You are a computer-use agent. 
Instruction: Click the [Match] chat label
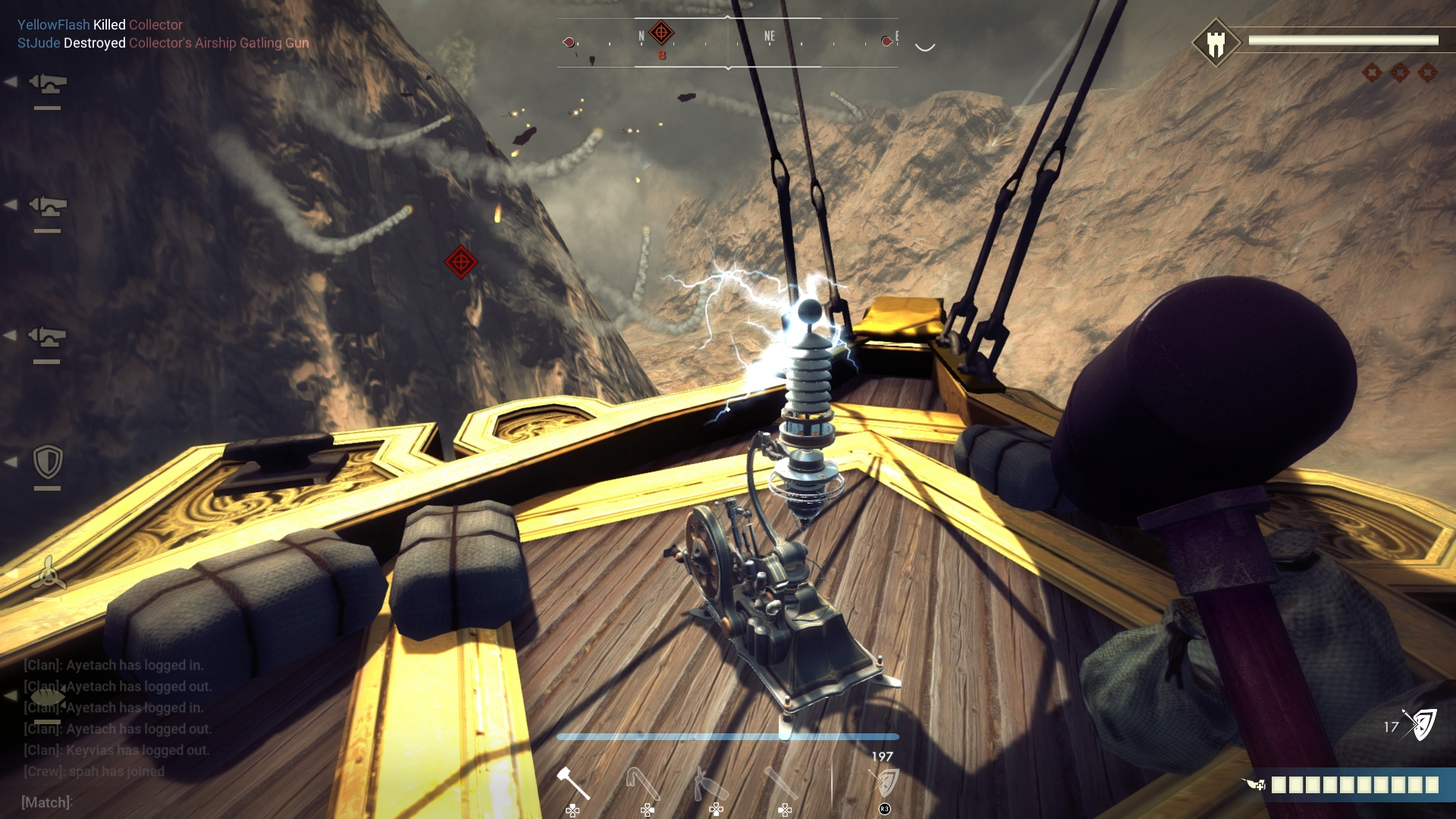(x=45, y=800)
